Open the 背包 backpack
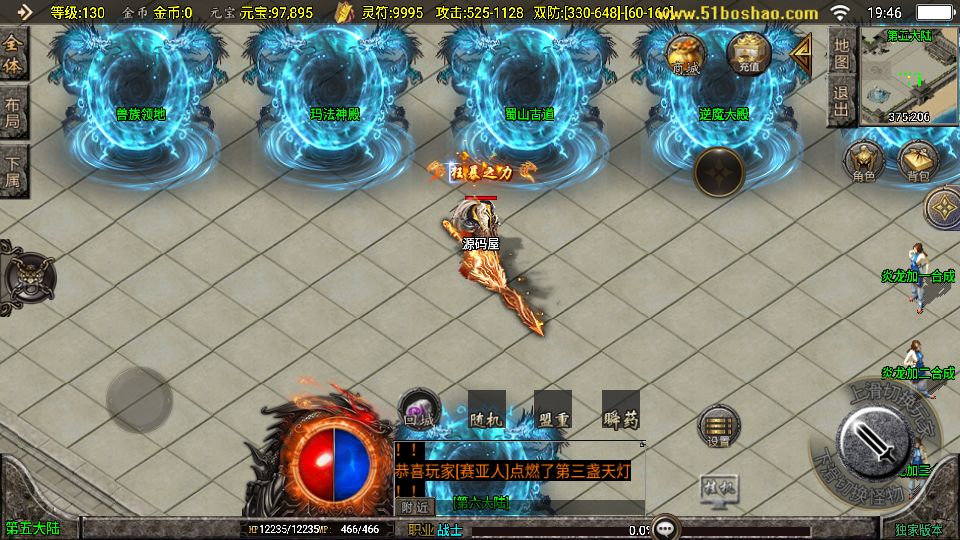960x540 pixels. point(917,163)
